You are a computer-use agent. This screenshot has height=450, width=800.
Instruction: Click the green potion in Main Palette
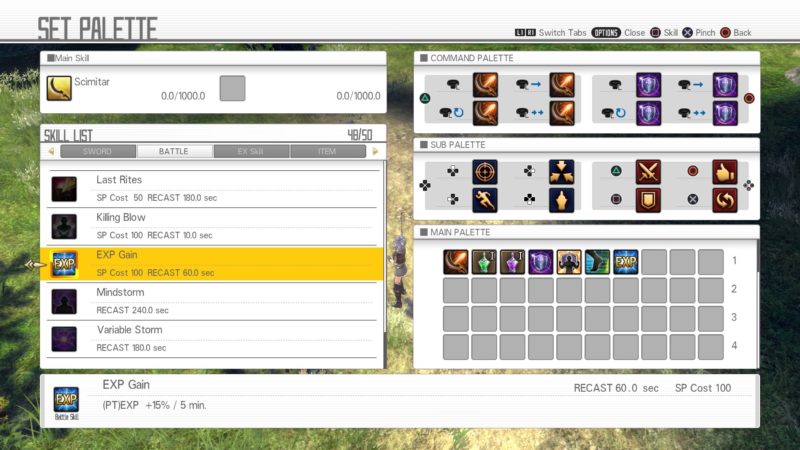[485, 262]
